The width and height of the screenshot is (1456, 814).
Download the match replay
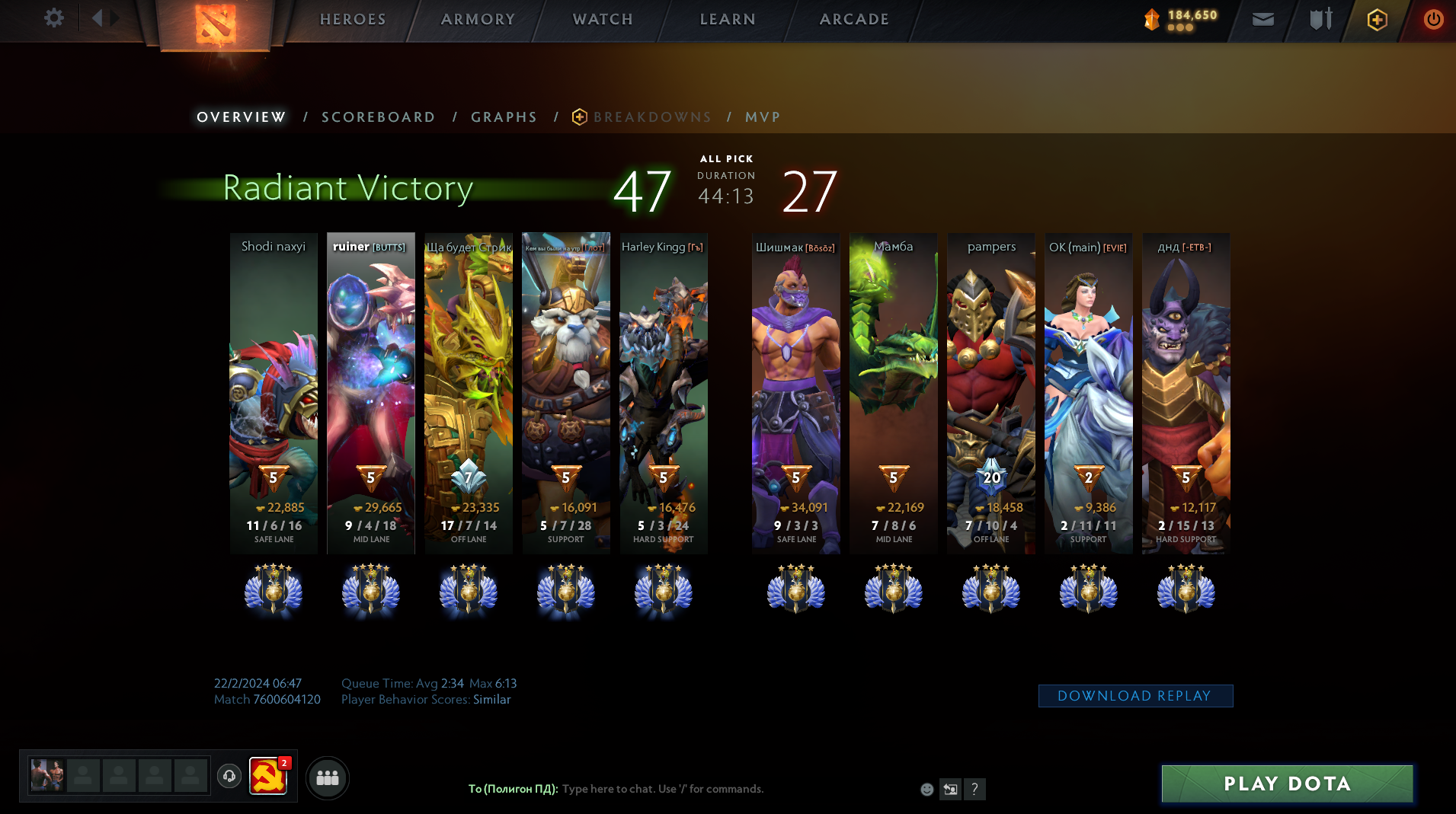(x=1134, y=696)
